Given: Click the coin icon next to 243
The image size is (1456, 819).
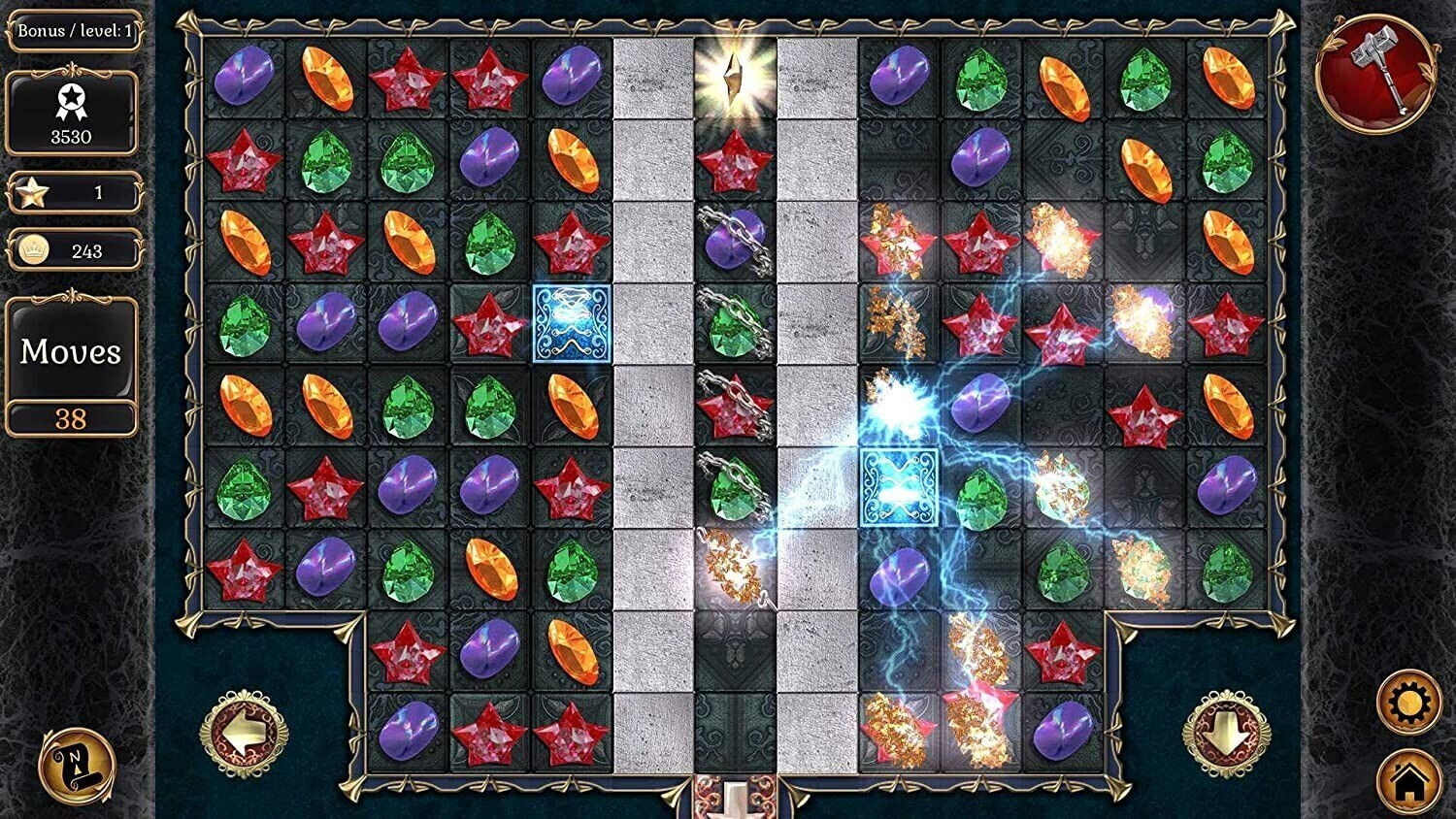Looking at the screenshot, I should (31, 250).
